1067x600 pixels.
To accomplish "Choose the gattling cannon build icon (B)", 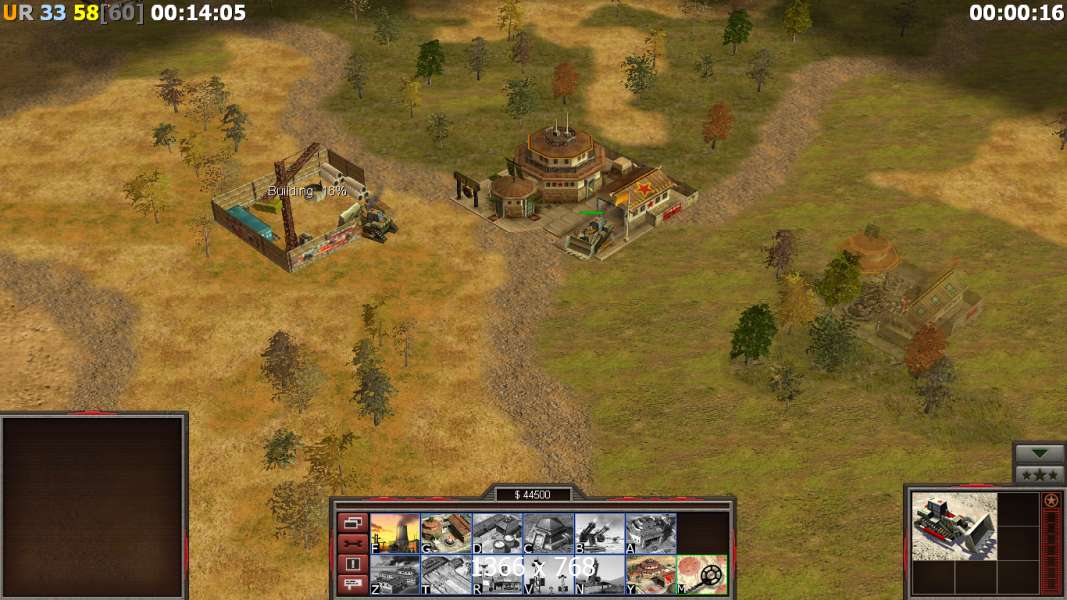I will coord(599,533).
